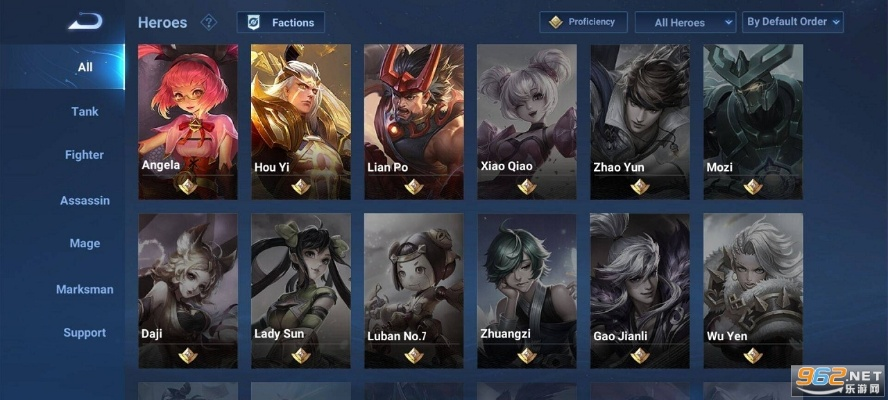Screen dimensions: 888x400
Task: Select the Gao Jianli hero card
Action: pos(640,290)
